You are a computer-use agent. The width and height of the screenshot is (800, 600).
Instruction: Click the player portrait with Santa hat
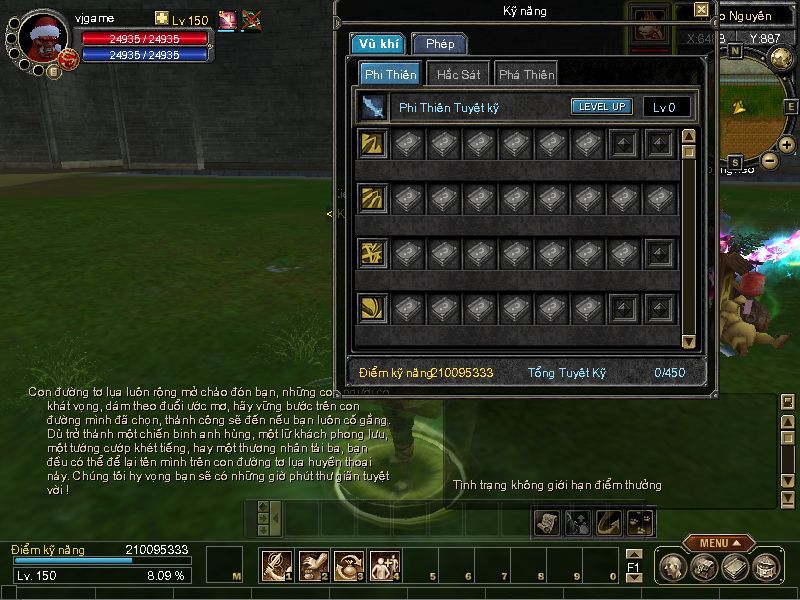click(x=43, y=38)
